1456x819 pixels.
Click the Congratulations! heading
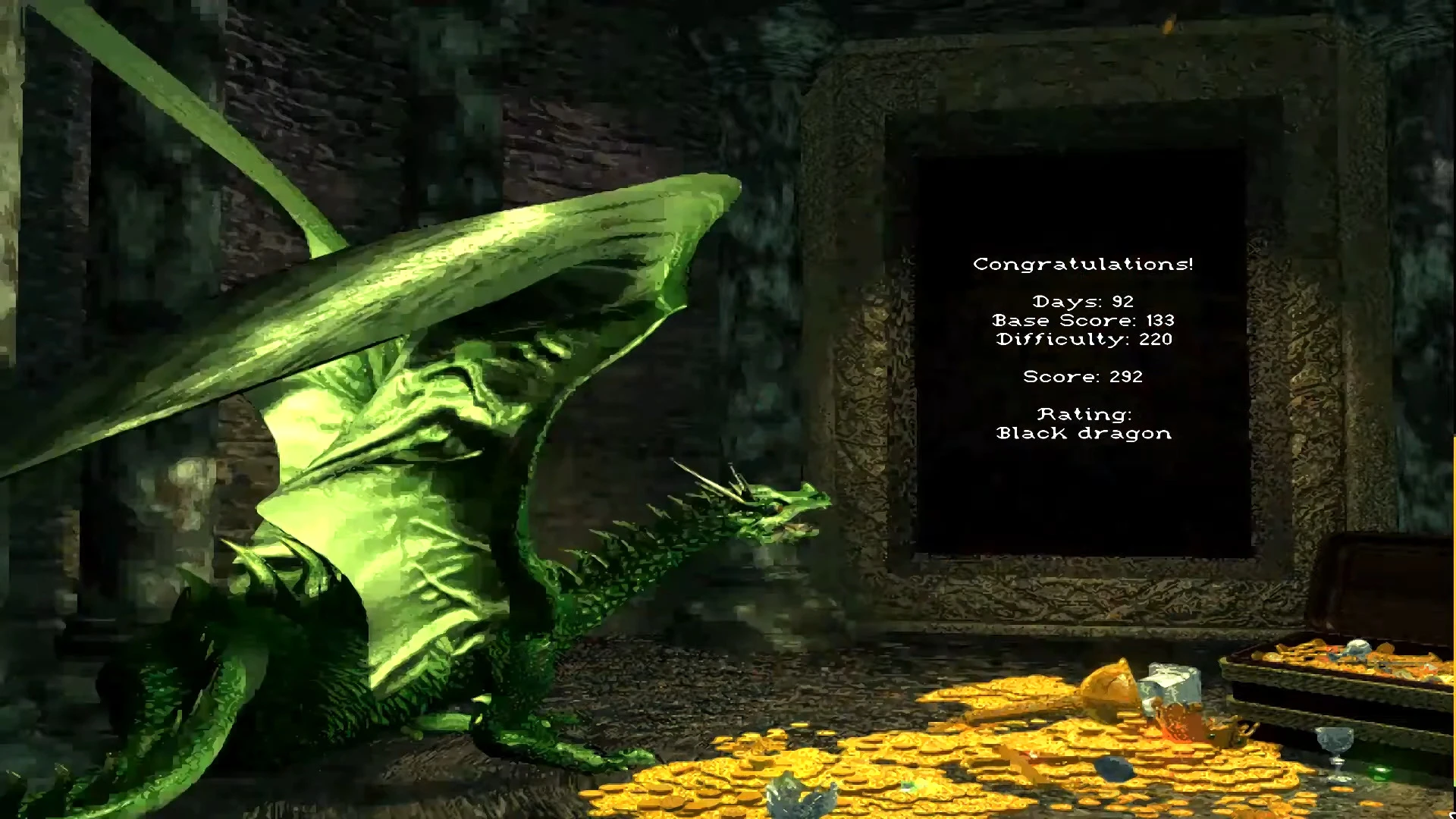click(x=1083, y=263)
